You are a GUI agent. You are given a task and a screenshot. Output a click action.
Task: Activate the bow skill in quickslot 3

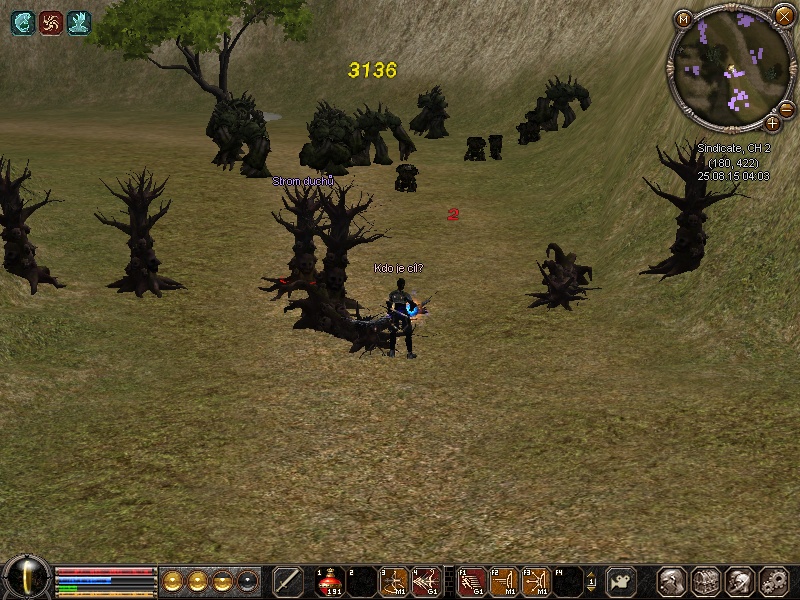[x=393, y=581]
